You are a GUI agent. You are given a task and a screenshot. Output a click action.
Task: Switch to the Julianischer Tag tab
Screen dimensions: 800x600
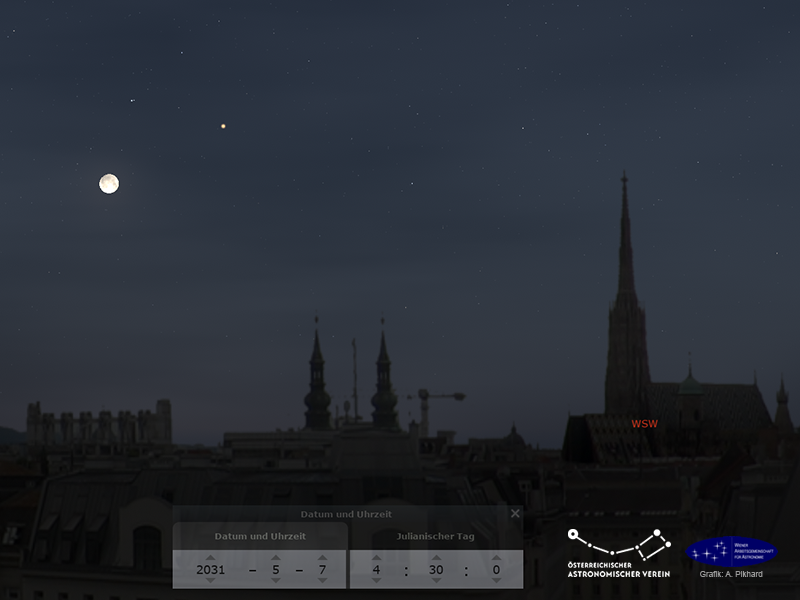(x=435, y=536)
